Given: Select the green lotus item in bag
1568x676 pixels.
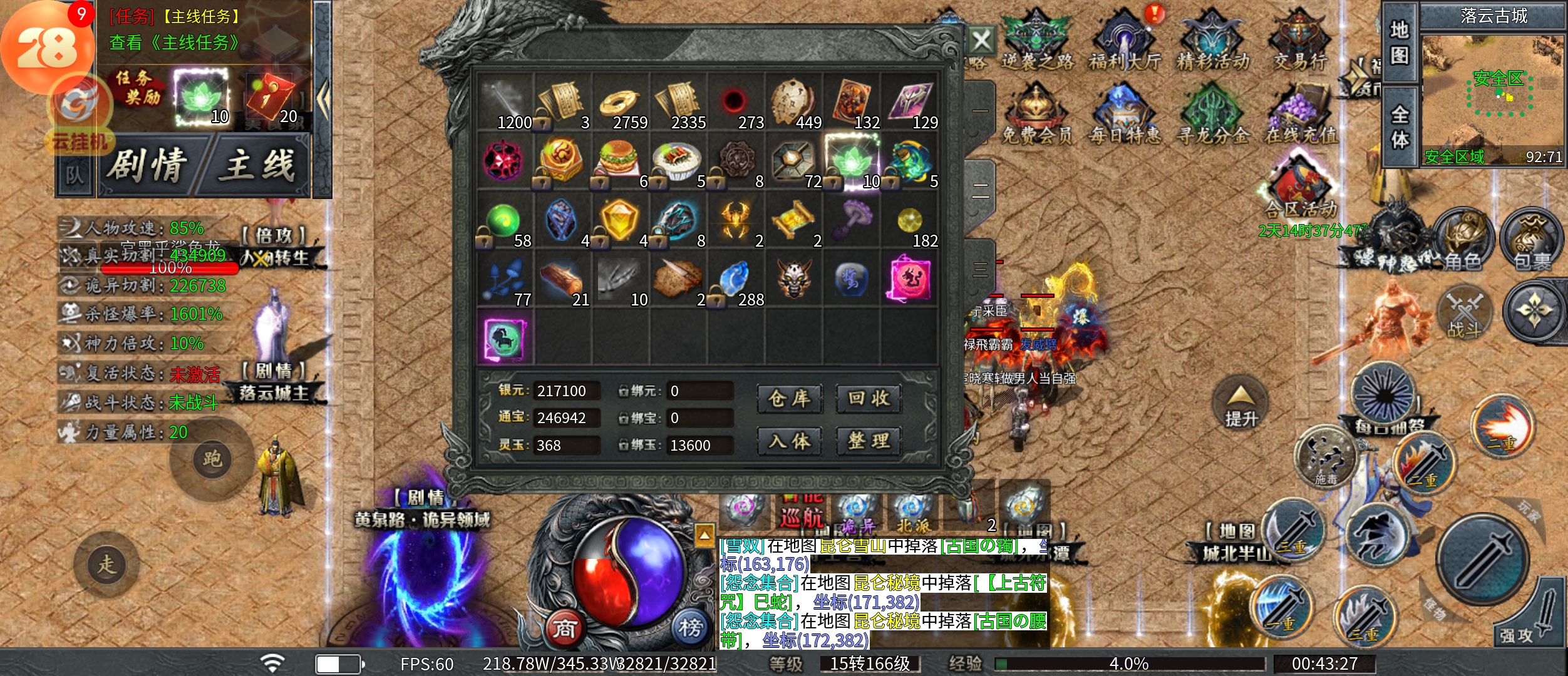Looking at the screenshot, I should [852, 161].
